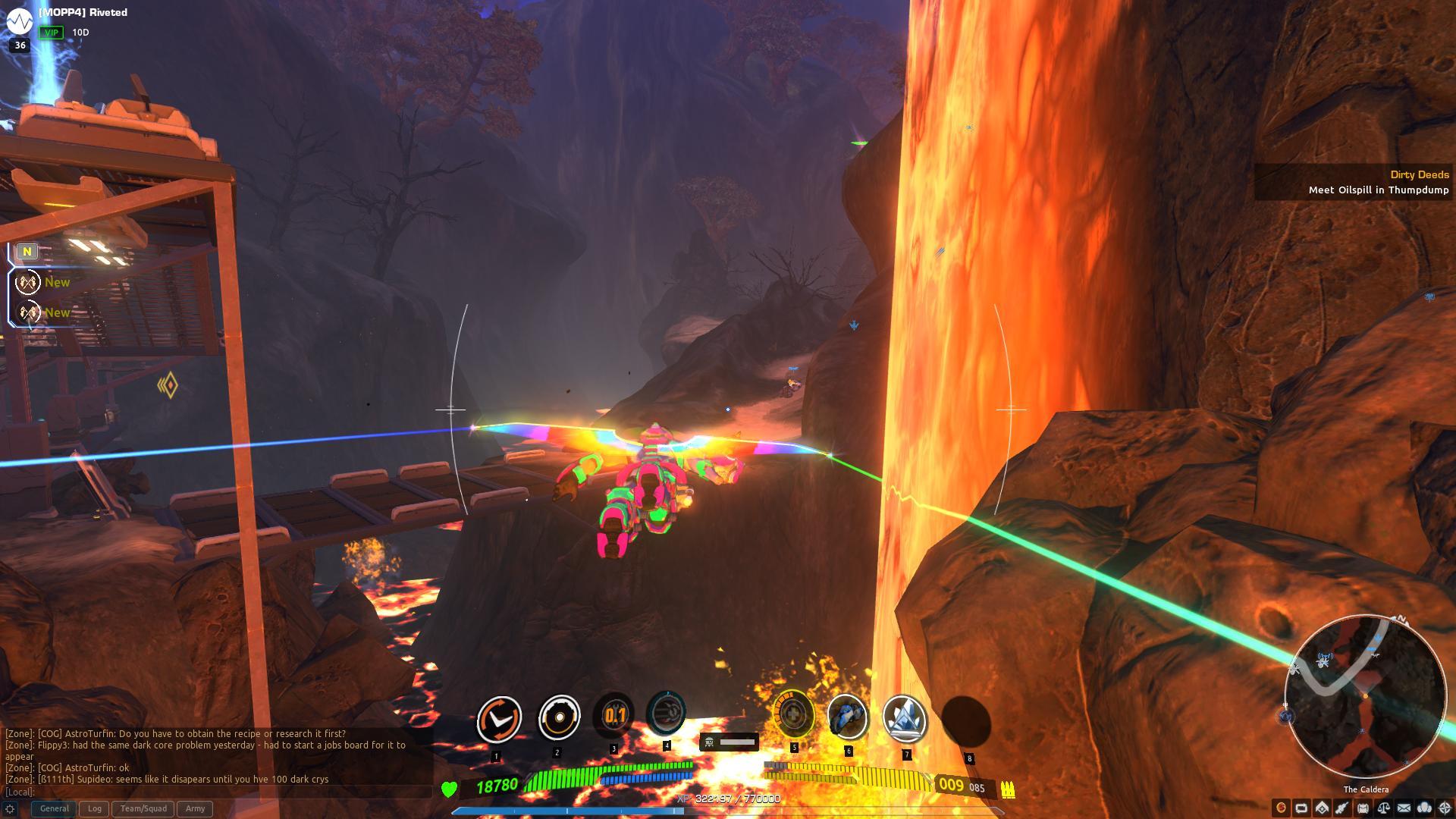
Task: Select the Team/Squad chat tab
Action: pyautogui.click(x=143, y=808)
